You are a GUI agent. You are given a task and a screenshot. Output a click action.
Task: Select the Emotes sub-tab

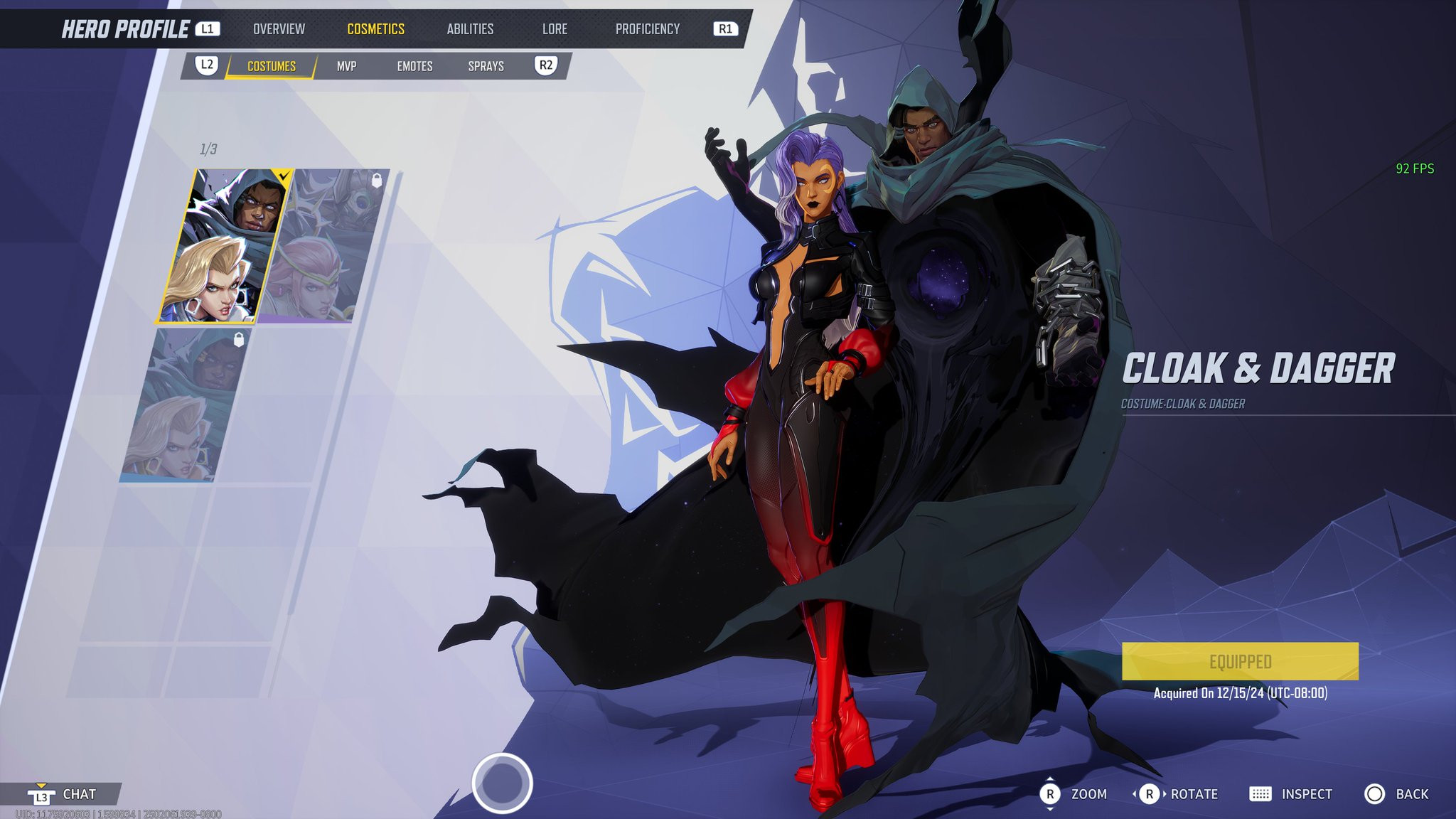pyautogui.click(x=415, y=65)
